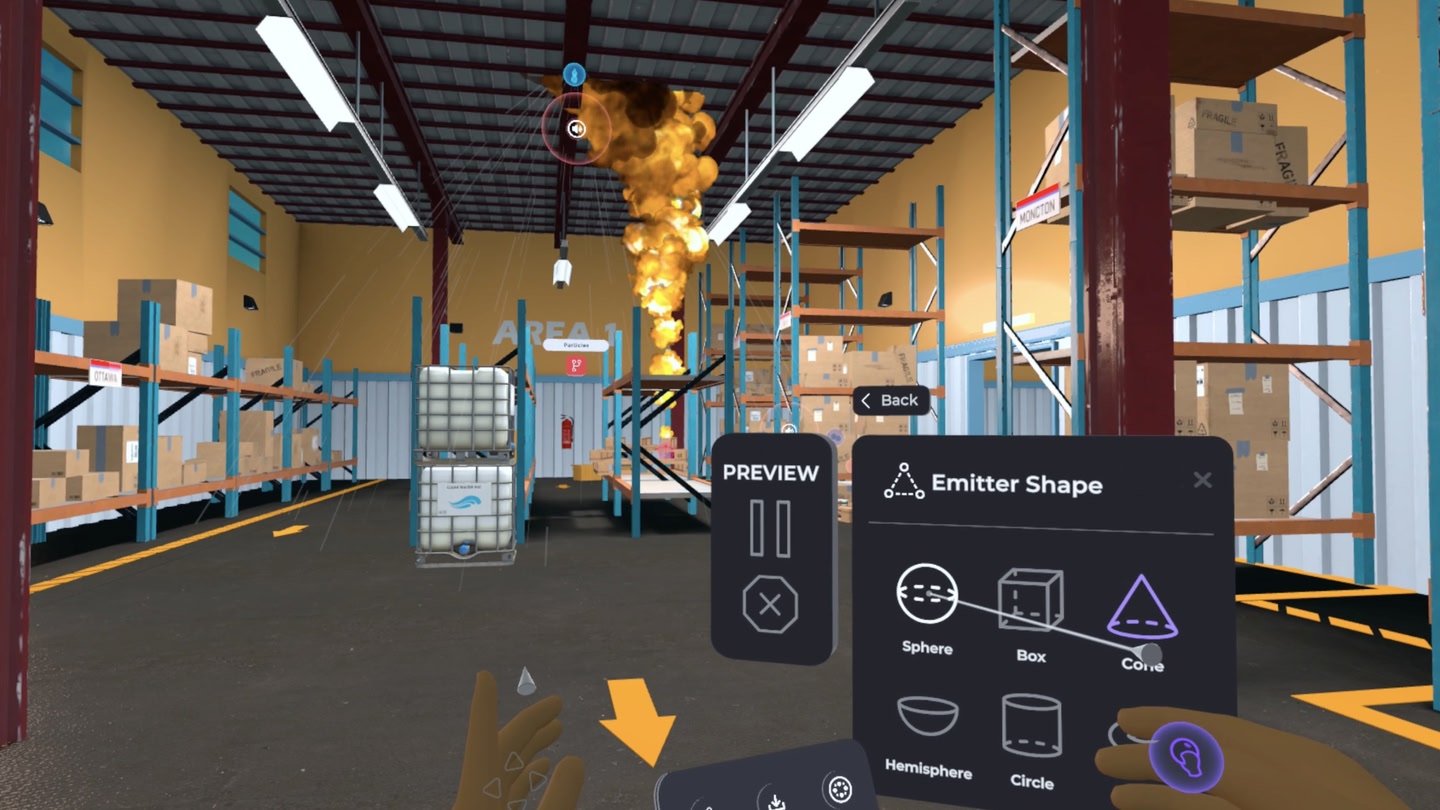Select the blue flame marker icon
Image resolution: width=1440 pixels, height=810 pixels.
click(574, 73)
